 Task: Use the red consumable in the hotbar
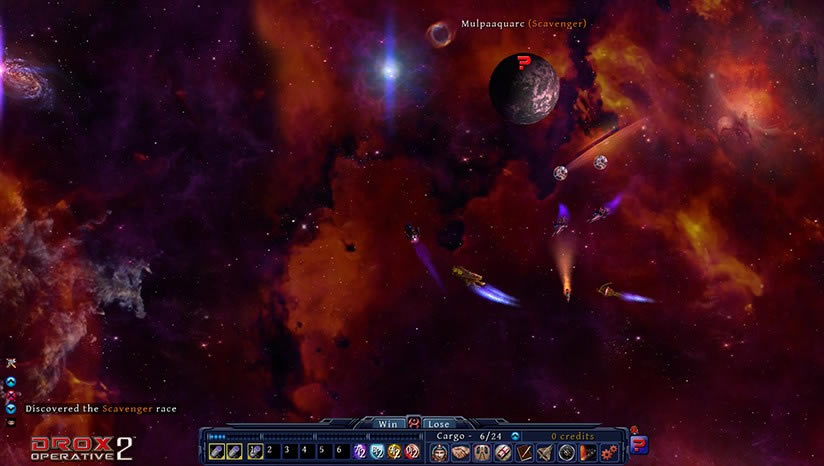coord(412,452)
